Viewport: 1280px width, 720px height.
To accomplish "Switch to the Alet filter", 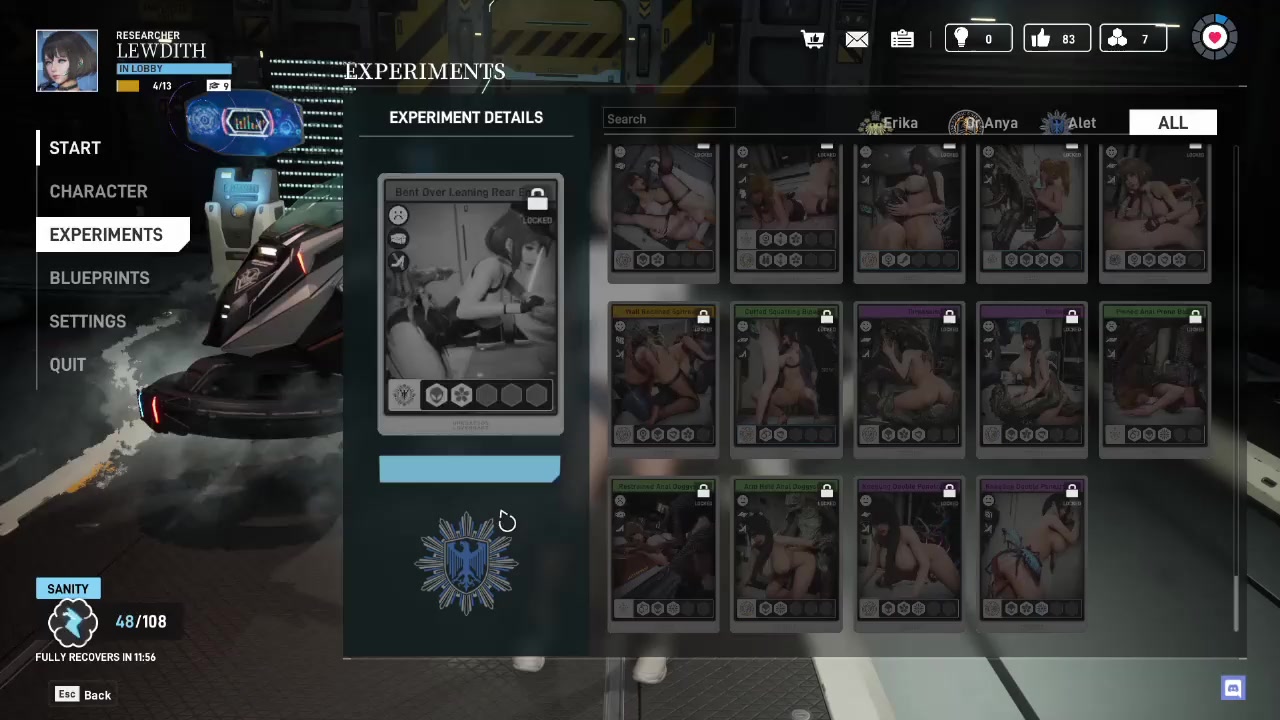I will (1070, 123).
